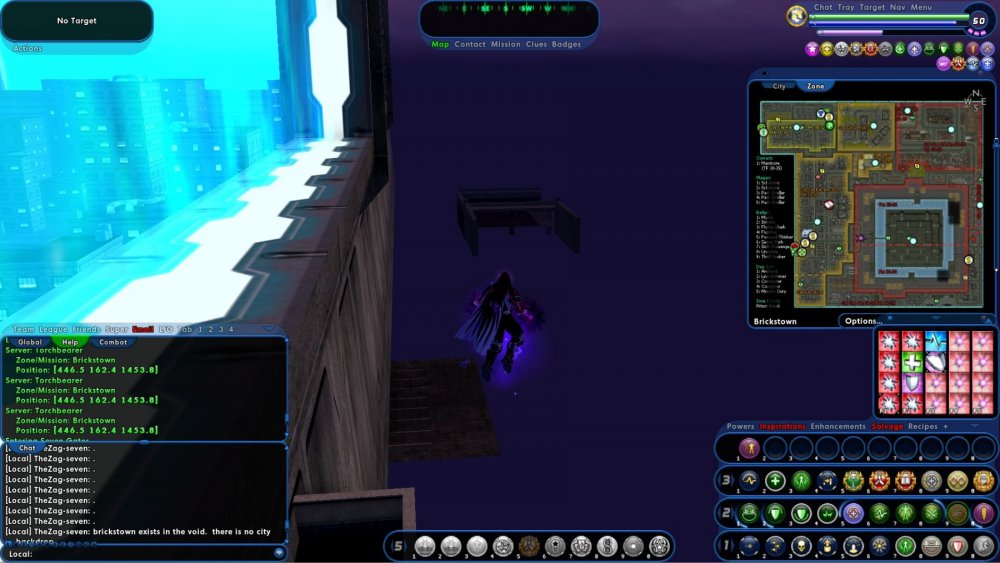Open the Actions menu under the target window
1000x563 pixels.
(x=28, y=48)
